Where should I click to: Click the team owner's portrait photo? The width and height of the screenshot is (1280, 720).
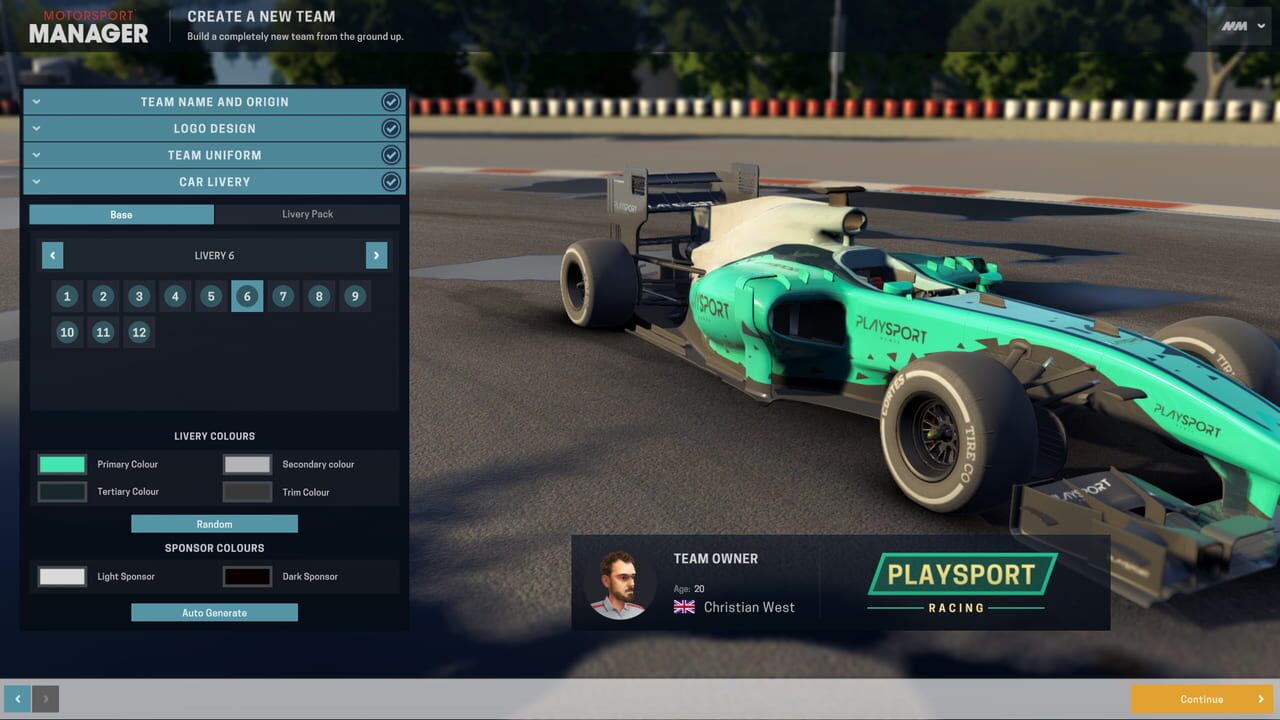click(x=619, y=583)
